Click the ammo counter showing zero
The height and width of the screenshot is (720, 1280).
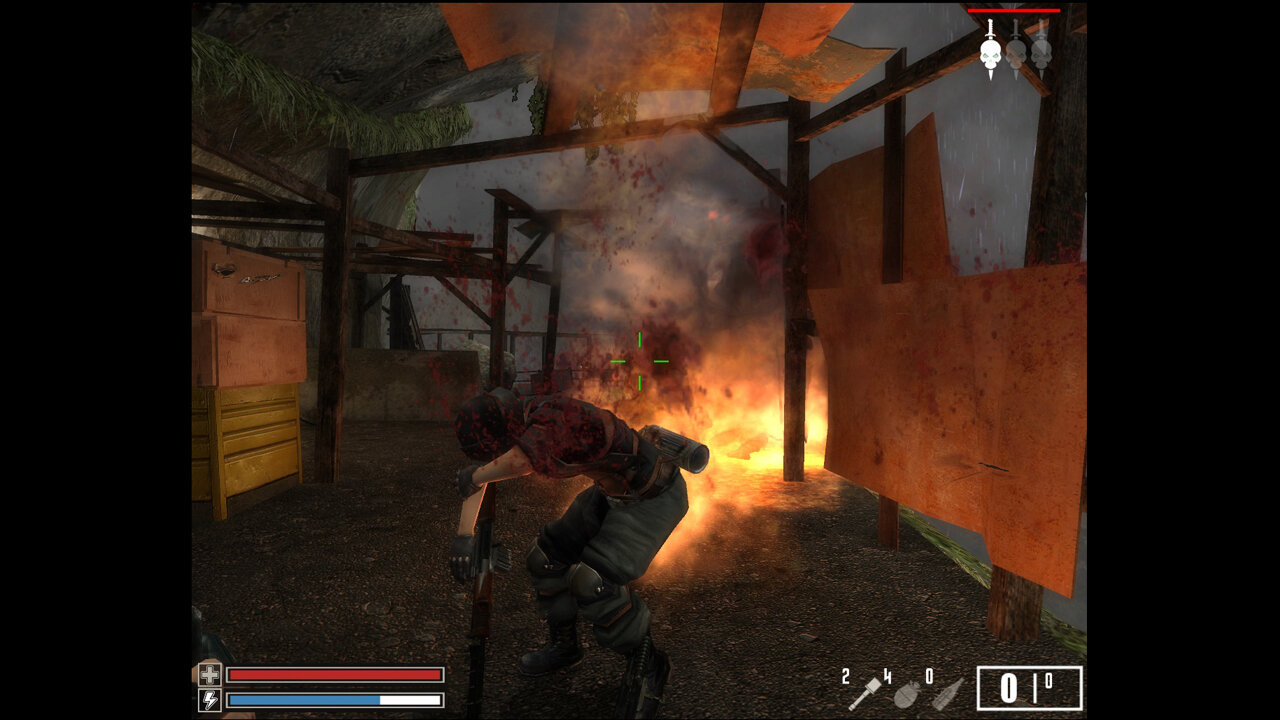1008,685
